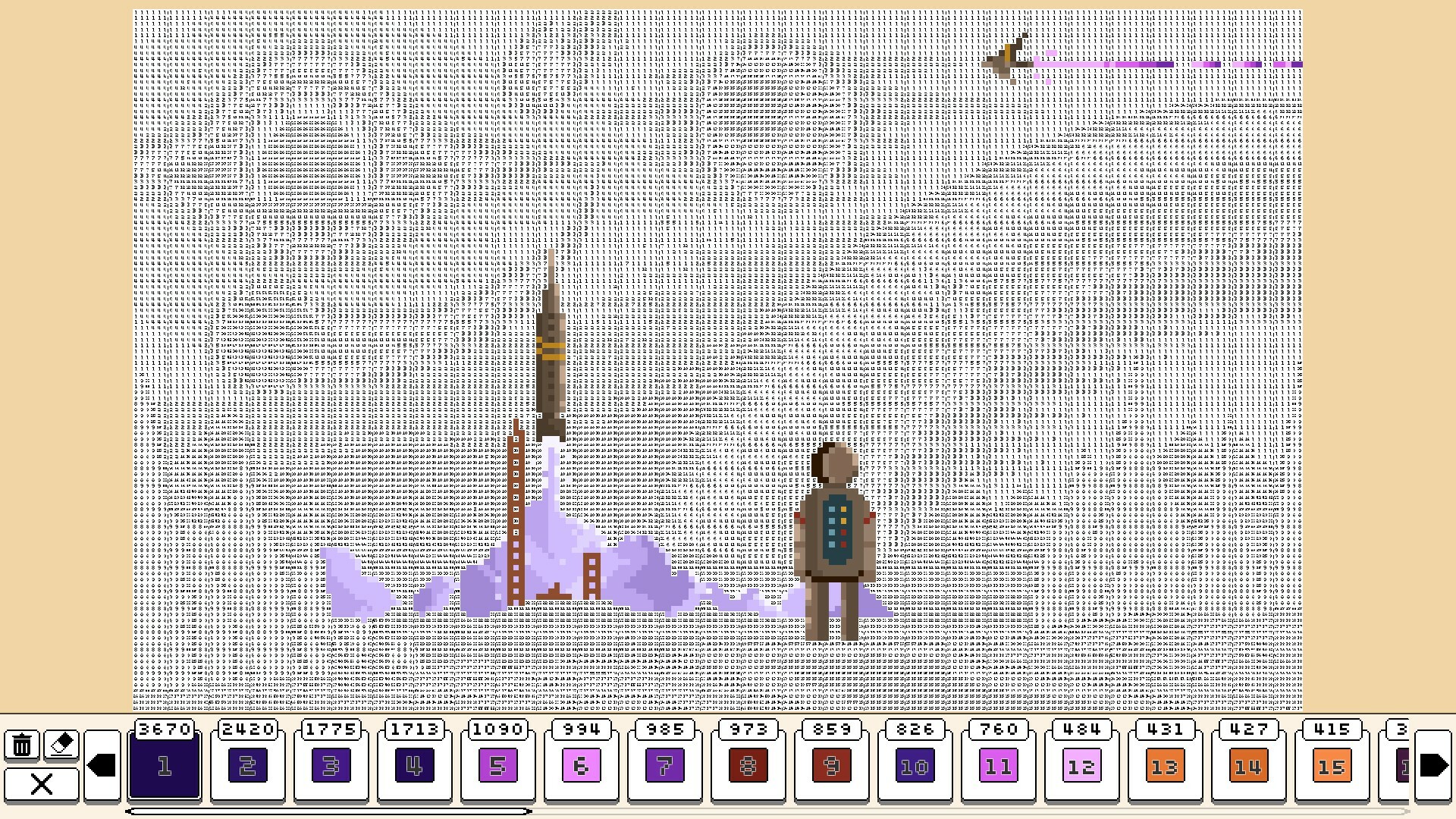Click the 427 count above color 14

[x=1248, y=729]
